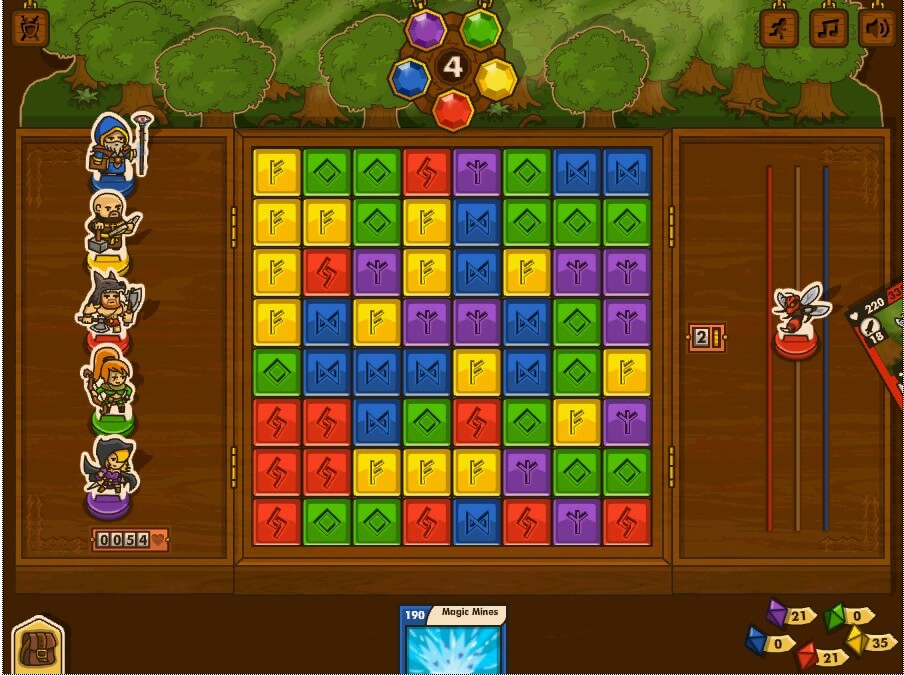The width and height of the screenshot is (904, 676).
Task: Select the Magic Mines spell card
Action: [453, 642]
